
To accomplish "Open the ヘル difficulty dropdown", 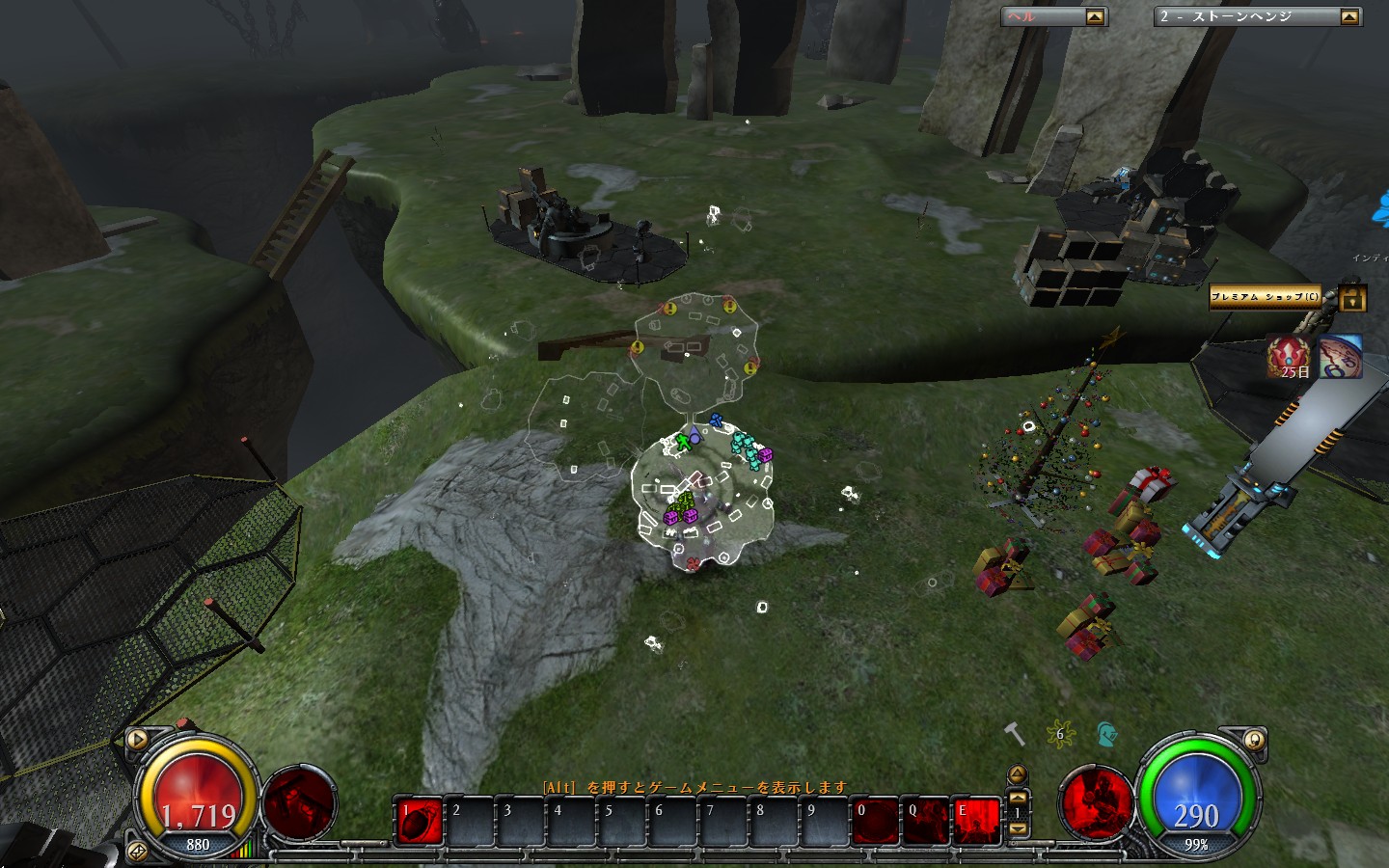I will [1094, 16].
